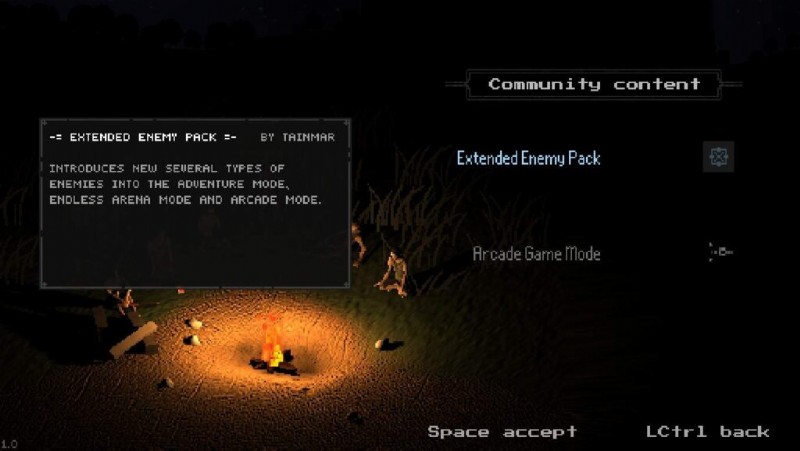The height and width of the screenshot is (451, 800).
Task: Click the icon beside Arcade Game Mode
Action: [x=720, y=253]
